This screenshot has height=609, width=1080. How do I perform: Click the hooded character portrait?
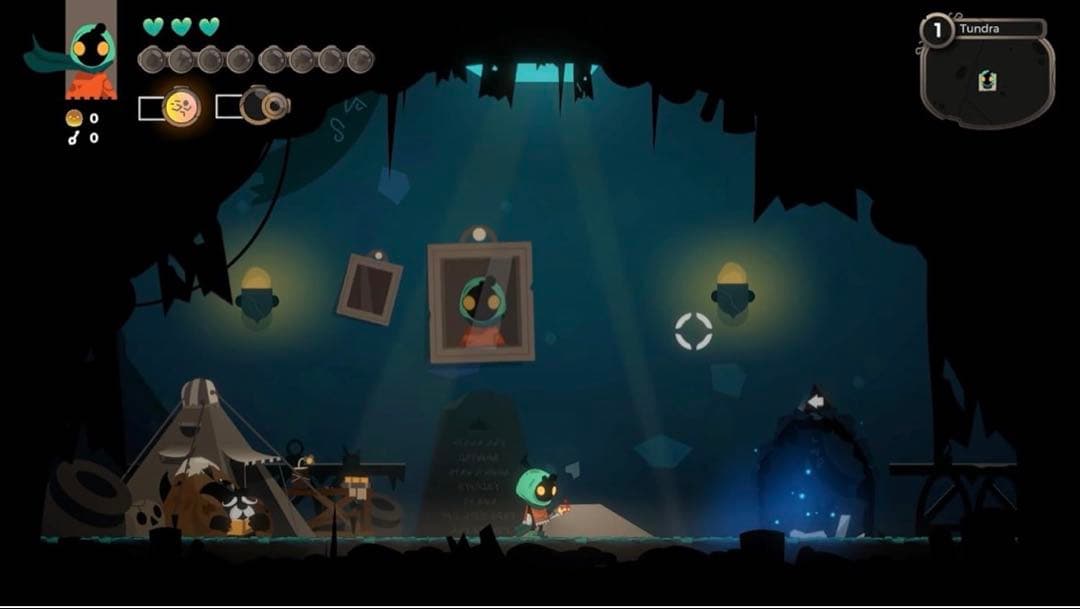pyautogui.click(x=91, y=51)
